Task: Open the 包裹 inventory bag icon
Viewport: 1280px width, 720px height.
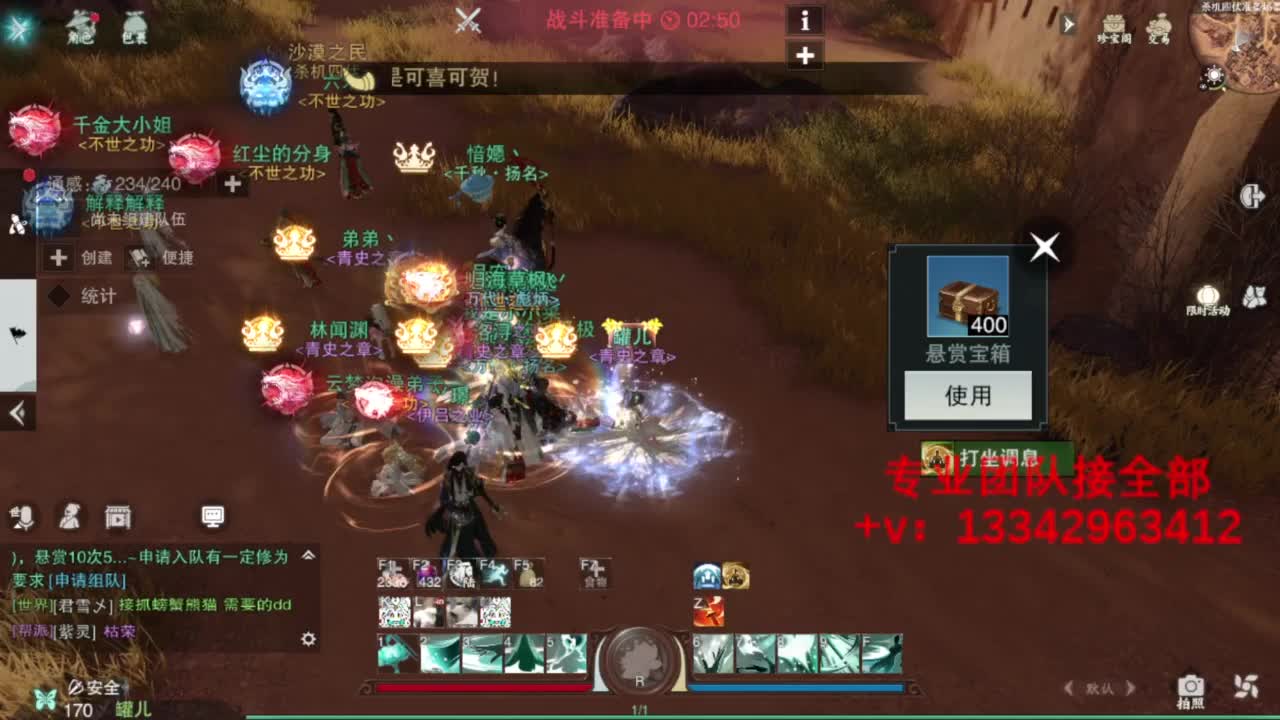Action: (136, 25)
